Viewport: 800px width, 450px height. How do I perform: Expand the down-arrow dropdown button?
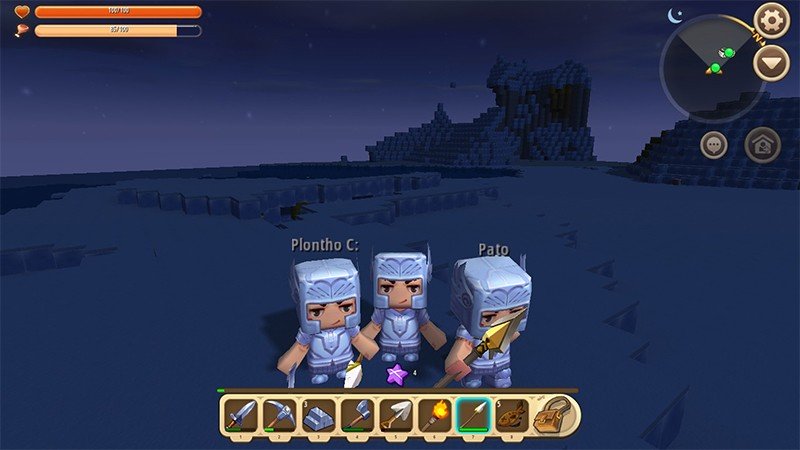tap(770, 65)
